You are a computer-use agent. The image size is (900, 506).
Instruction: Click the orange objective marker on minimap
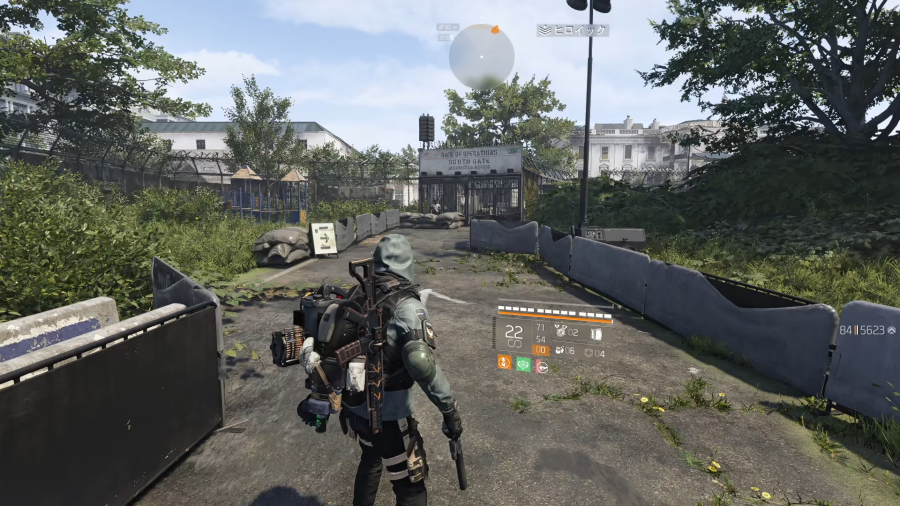pos(493,30)
